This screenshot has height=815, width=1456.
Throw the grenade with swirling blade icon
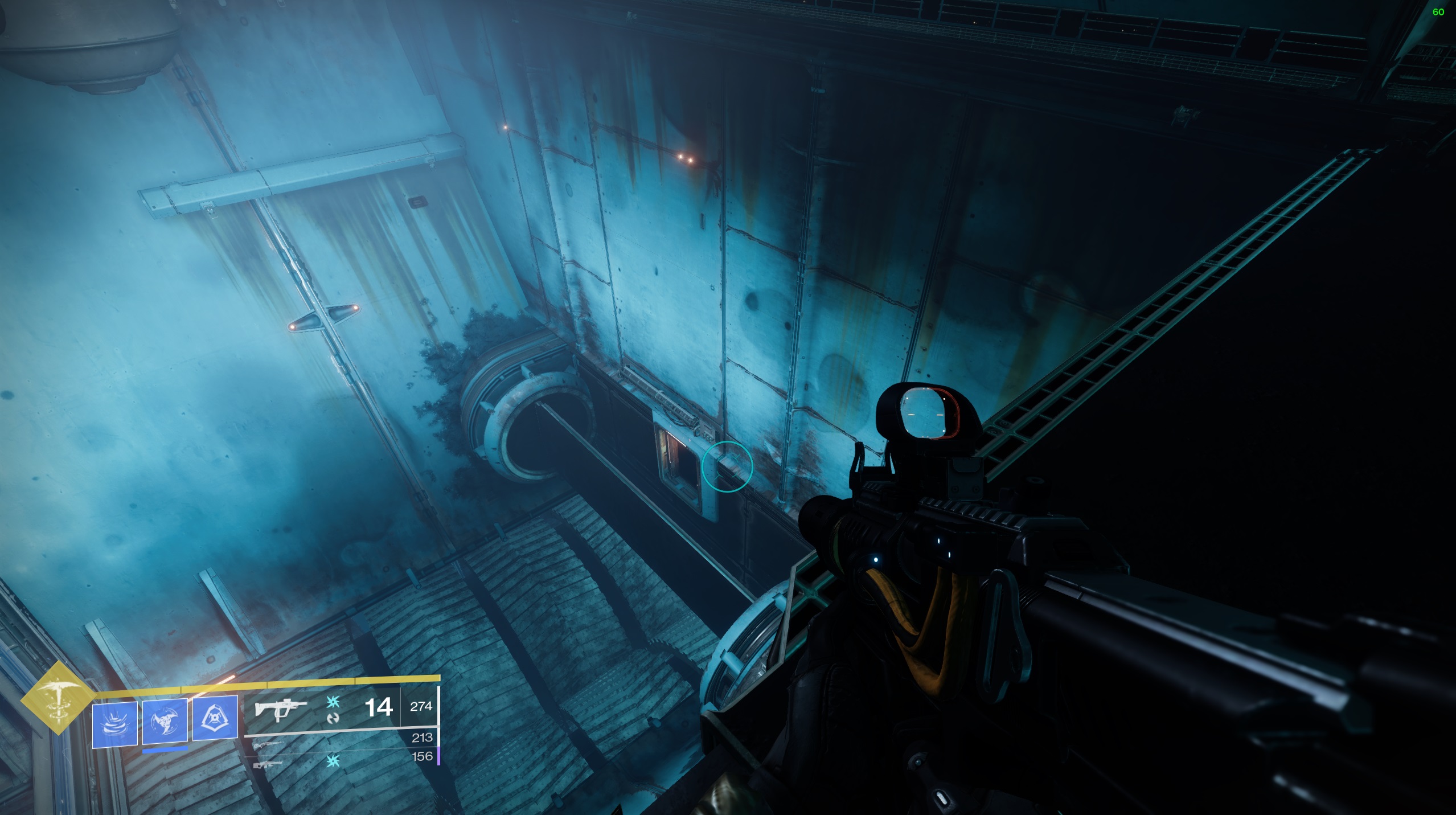point(165,721)
